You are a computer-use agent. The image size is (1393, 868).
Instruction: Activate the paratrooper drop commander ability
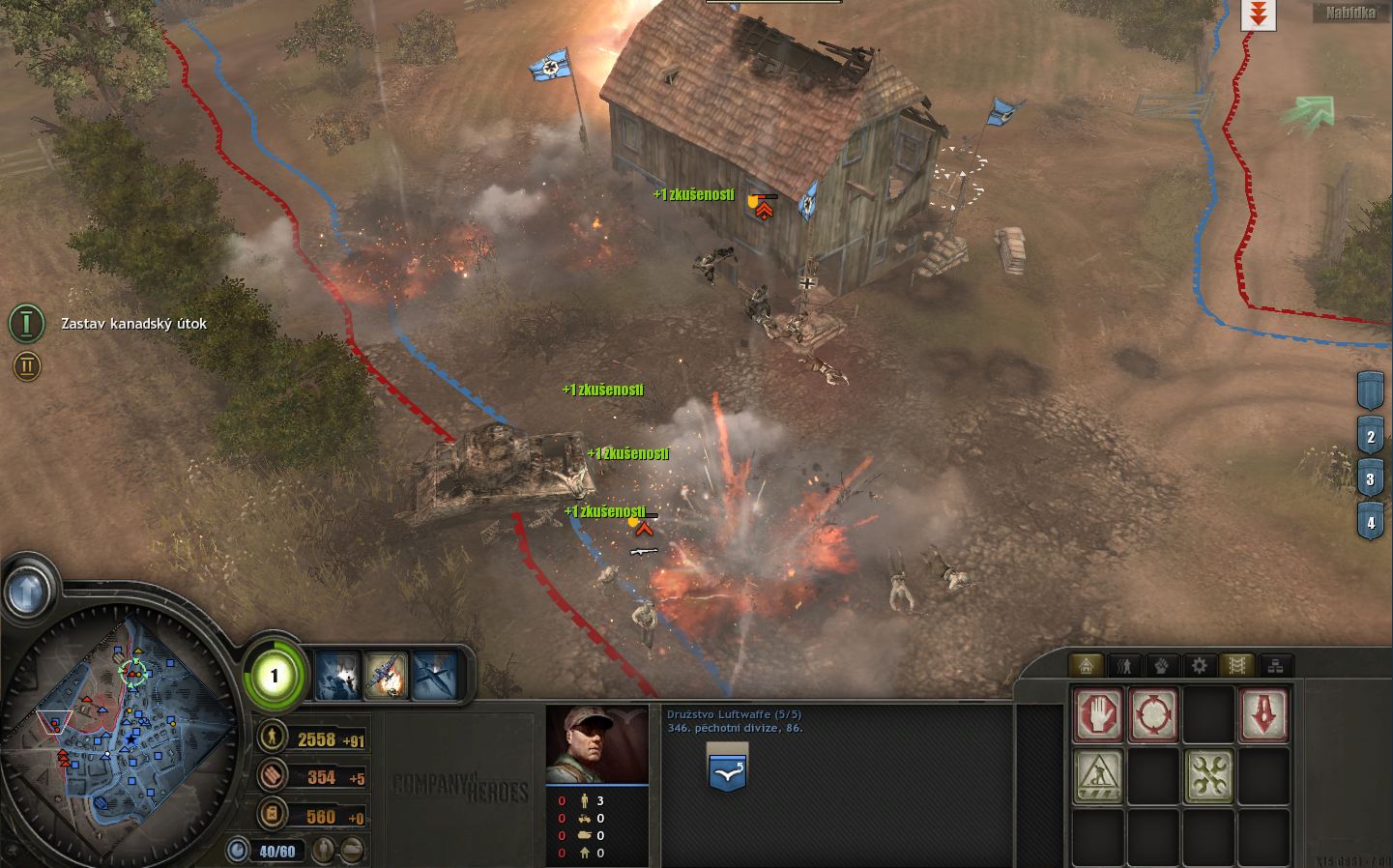click(x=337, y=674)
